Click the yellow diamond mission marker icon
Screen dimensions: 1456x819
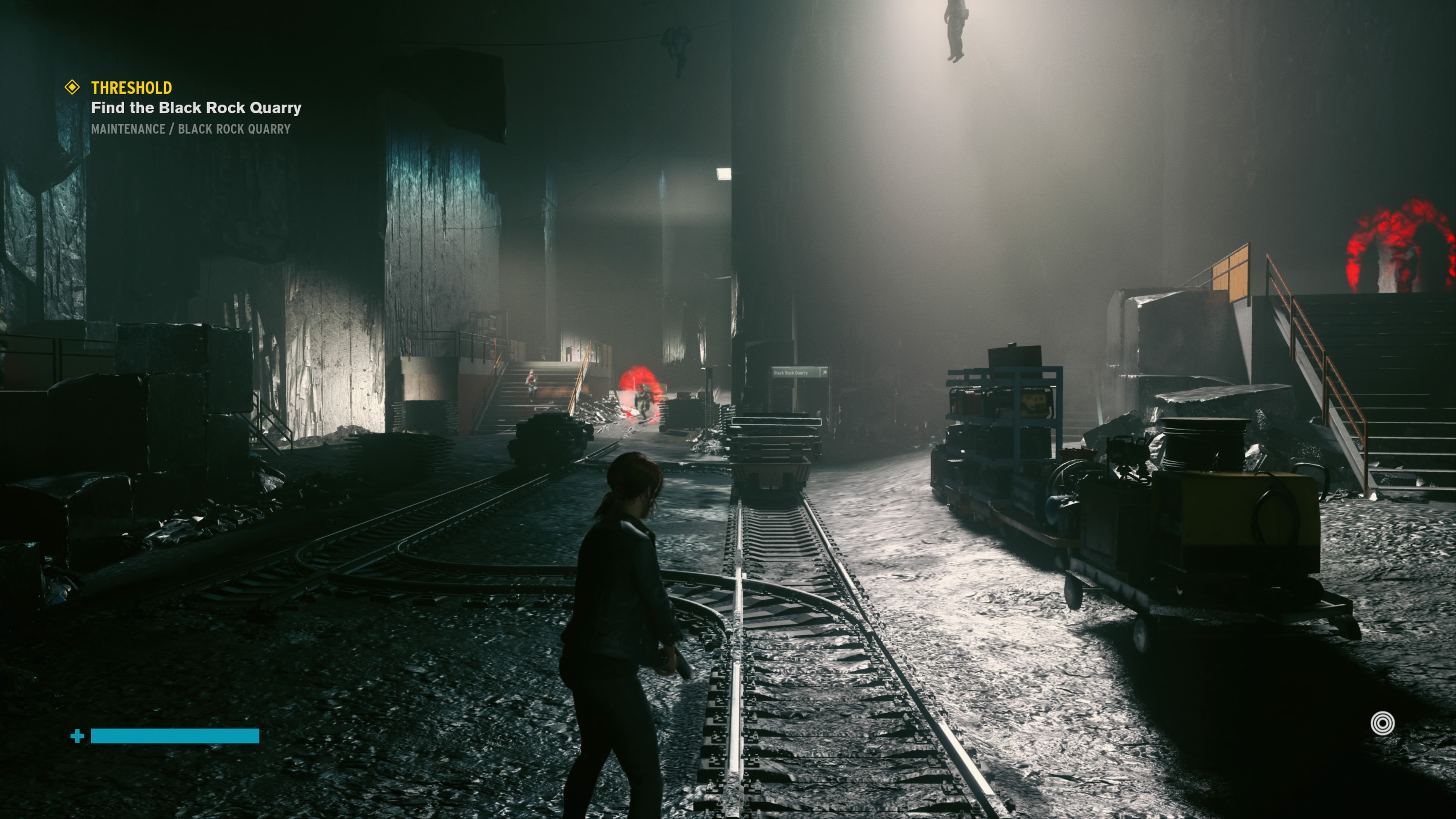[72, 87]
